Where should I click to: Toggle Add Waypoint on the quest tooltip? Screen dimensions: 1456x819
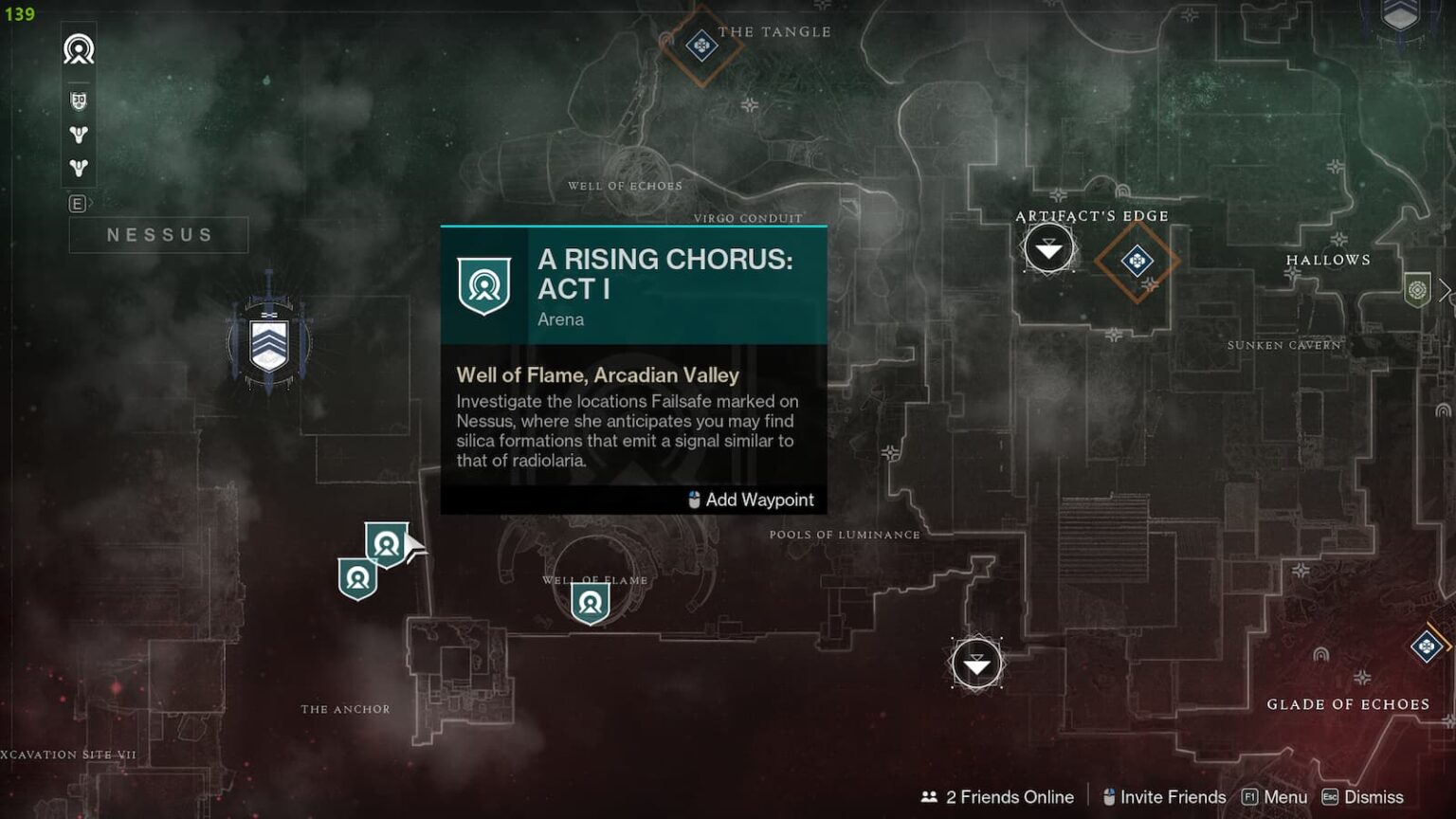click(751, 500)
